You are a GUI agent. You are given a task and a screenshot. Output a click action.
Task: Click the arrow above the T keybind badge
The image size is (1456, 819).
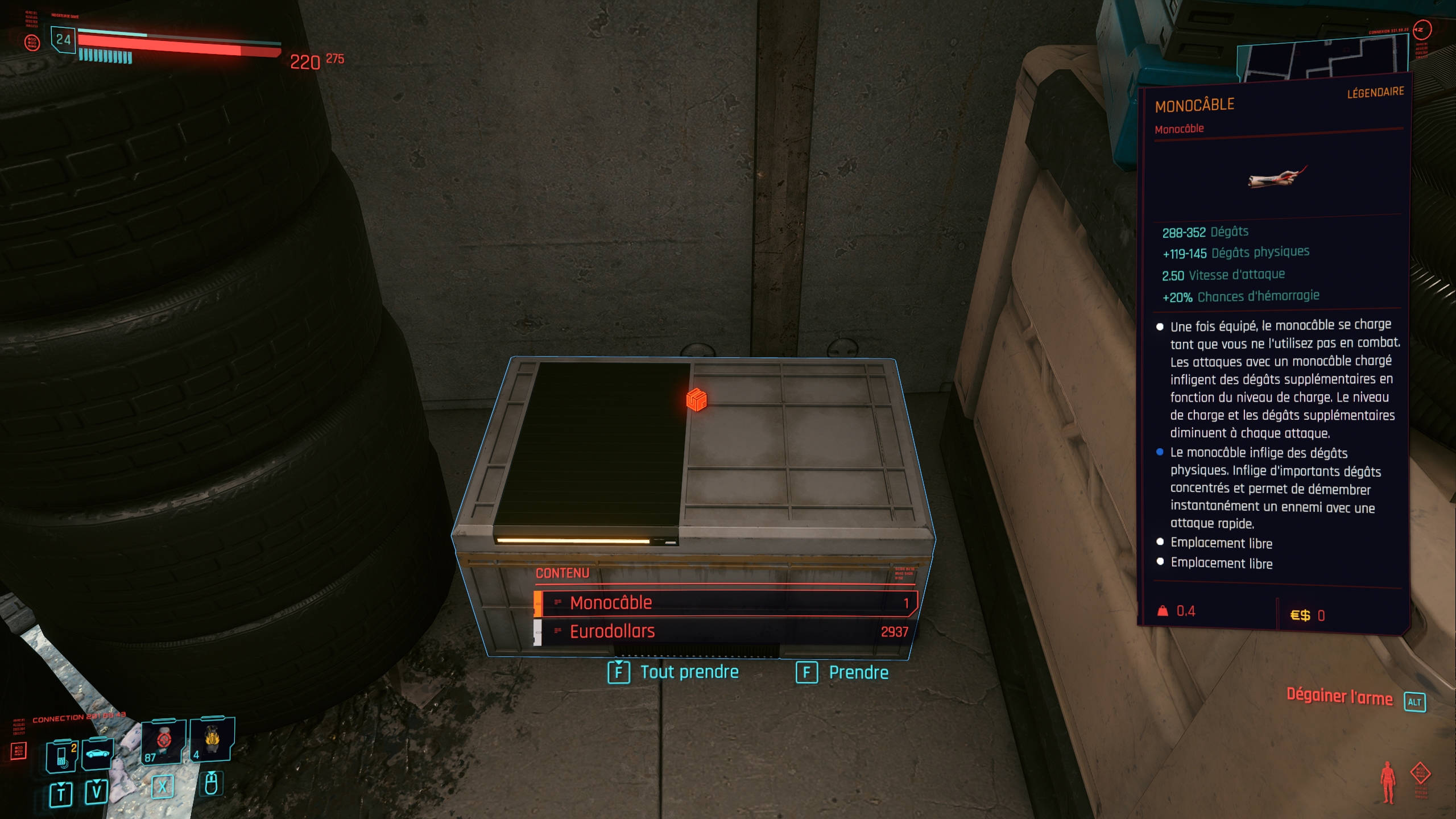62,785
